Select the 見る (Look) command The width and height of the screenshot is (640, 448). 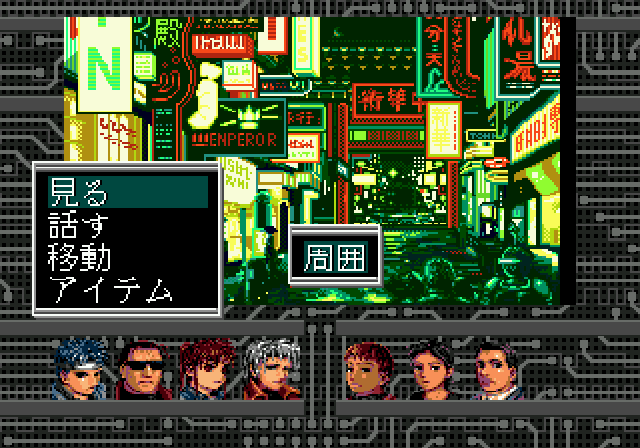point(80,190)
